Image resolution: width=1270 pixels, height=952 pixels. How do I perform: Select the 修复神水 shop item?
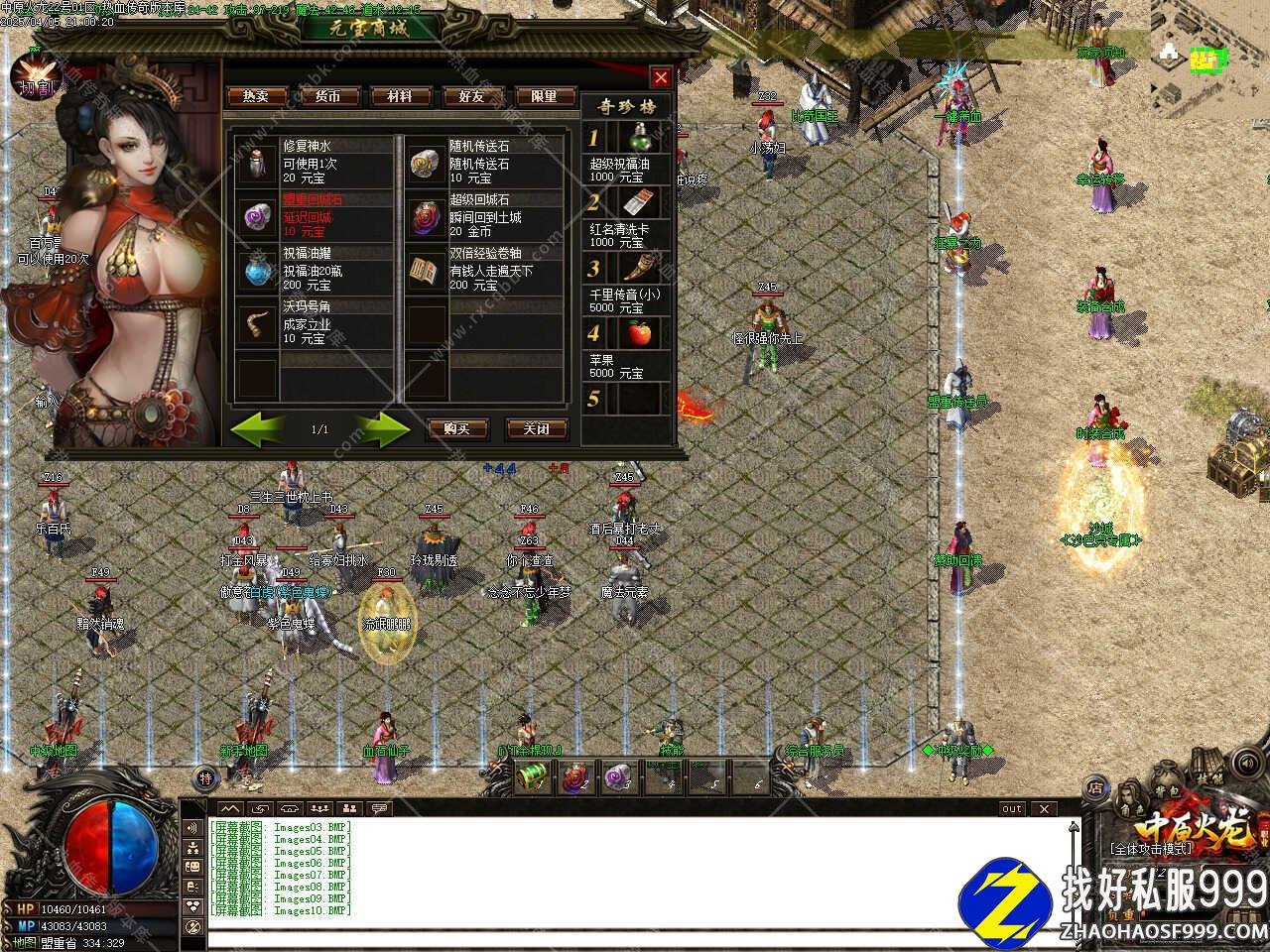[x=316, y=162]
